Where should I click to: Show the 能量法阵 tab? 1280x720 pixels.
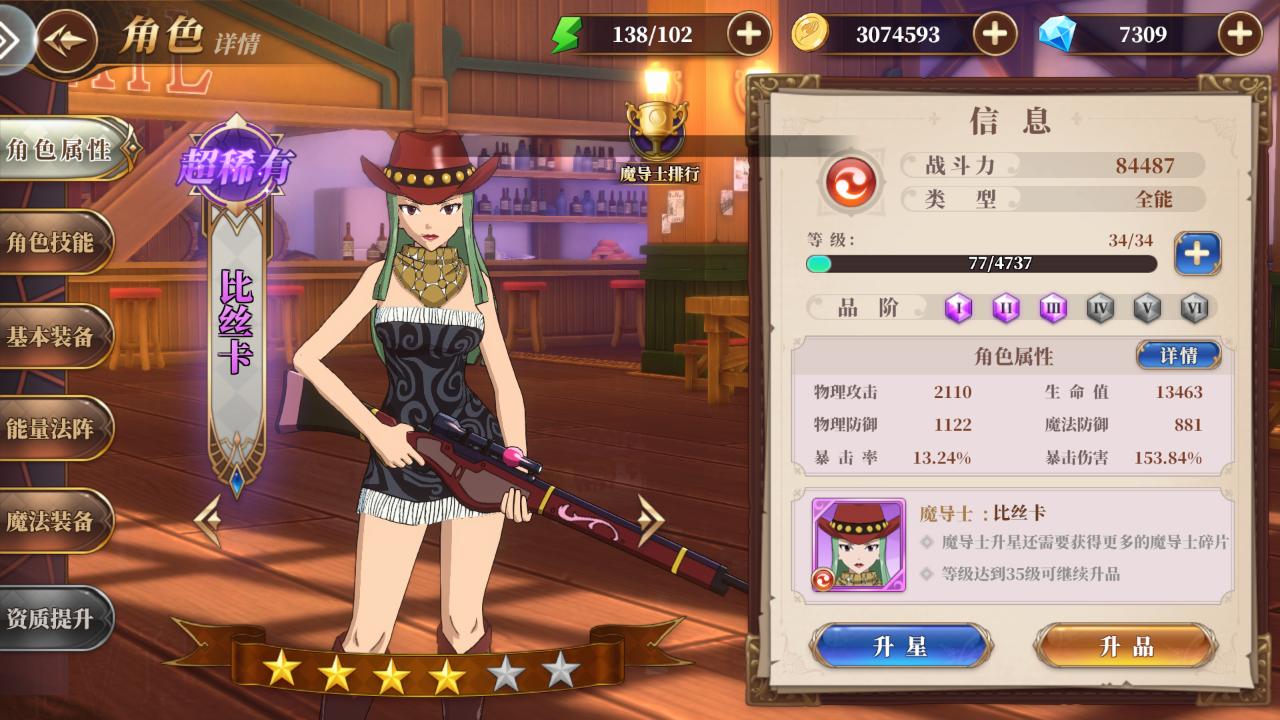(x=52, y=430)
